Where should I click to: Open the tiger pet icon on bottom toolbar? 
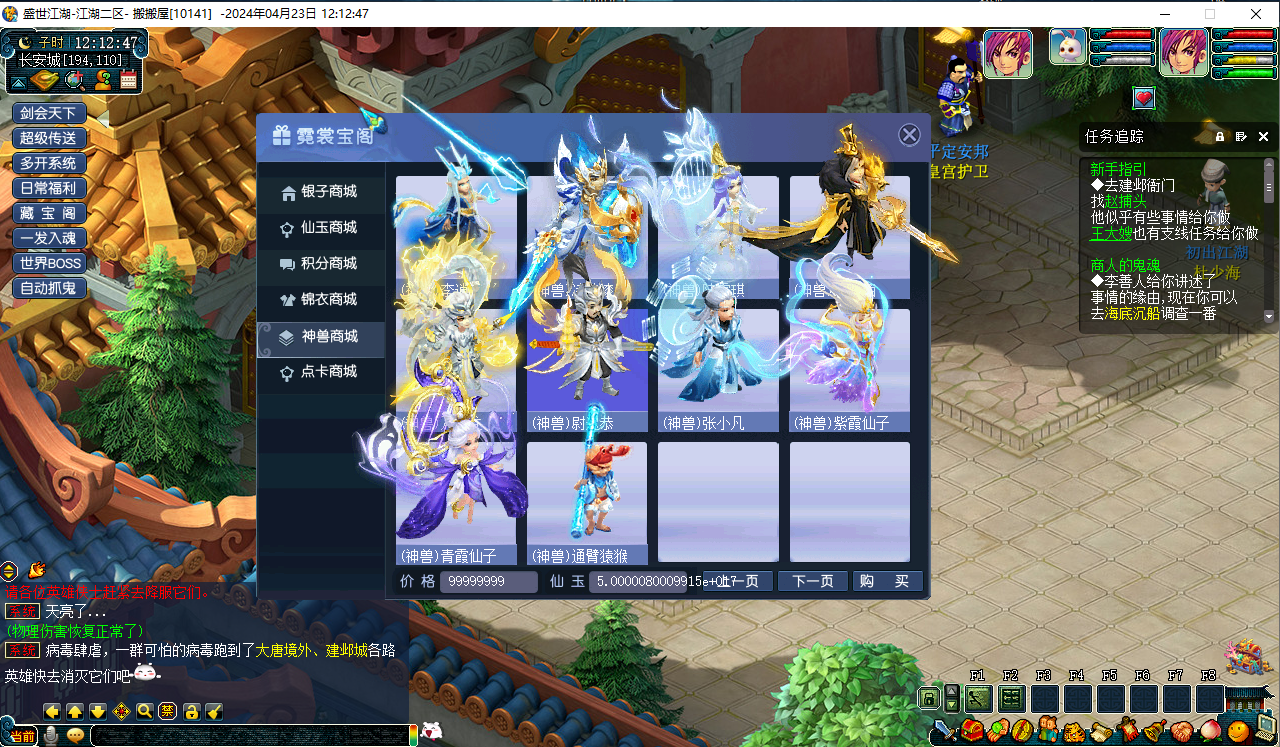[1075, 730]
